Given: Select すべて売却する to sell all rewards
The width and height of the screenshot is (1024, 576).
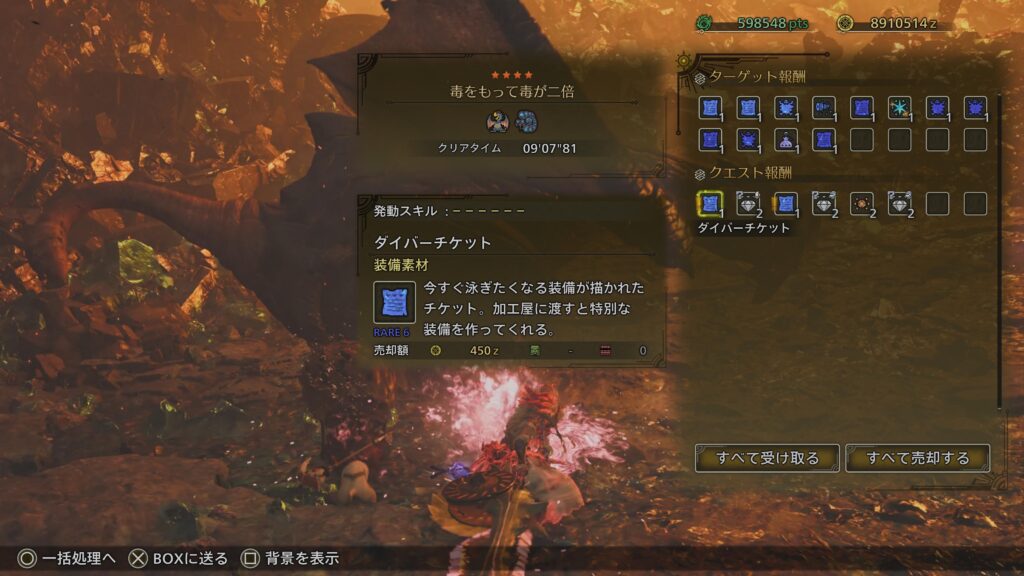Looking at the screenshot, I should click(x=918, y=458).
